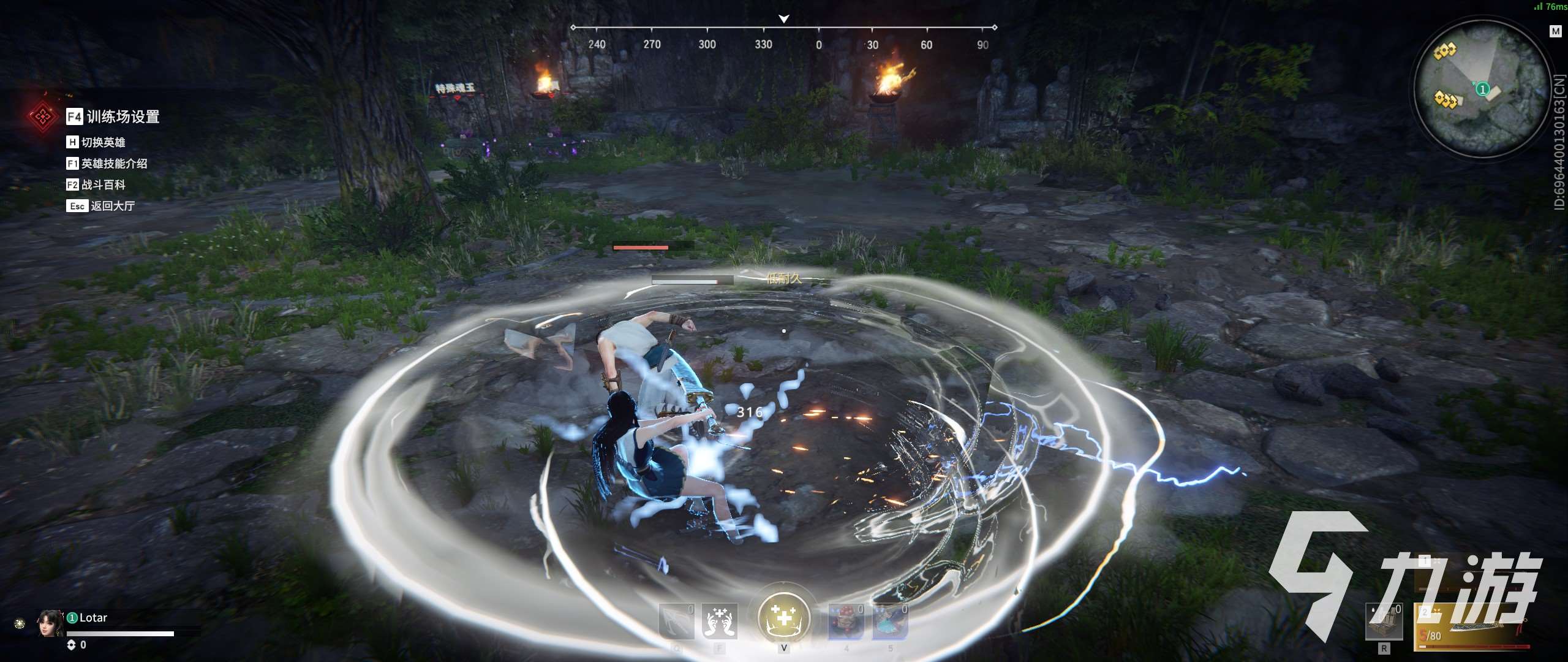
Task: Use the blue consumable in slot 5
Action: pos(890,621)
